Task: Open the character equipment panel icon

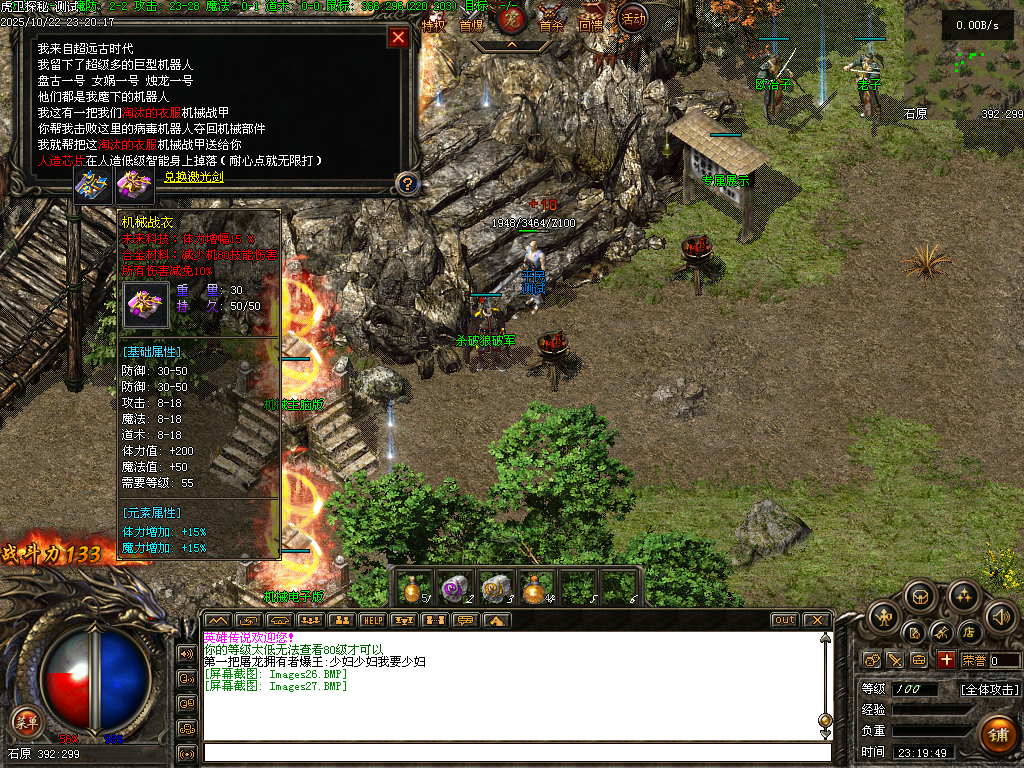Action: click(883, 614)
